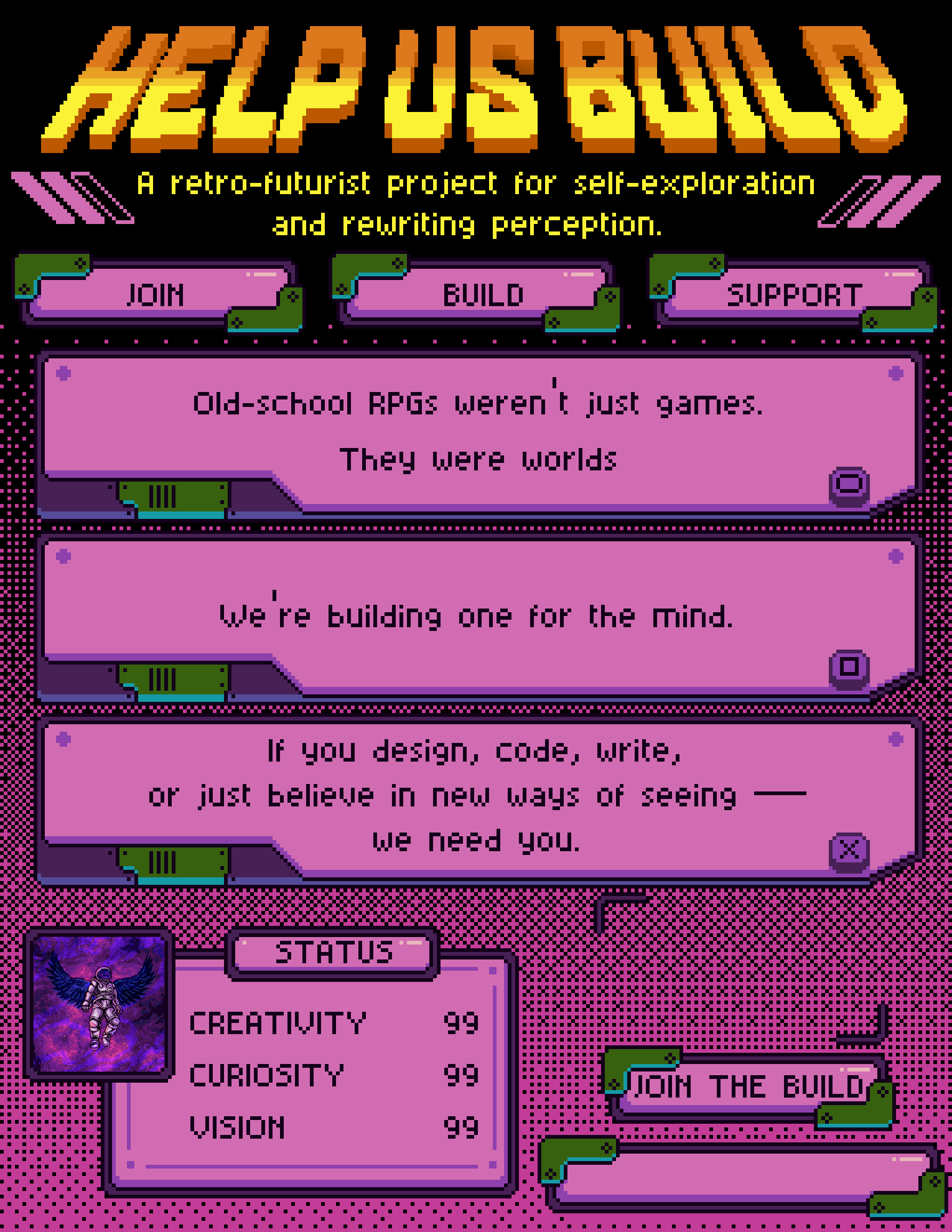
Task: Open the SUPPORT button
Action: point(794,294)
